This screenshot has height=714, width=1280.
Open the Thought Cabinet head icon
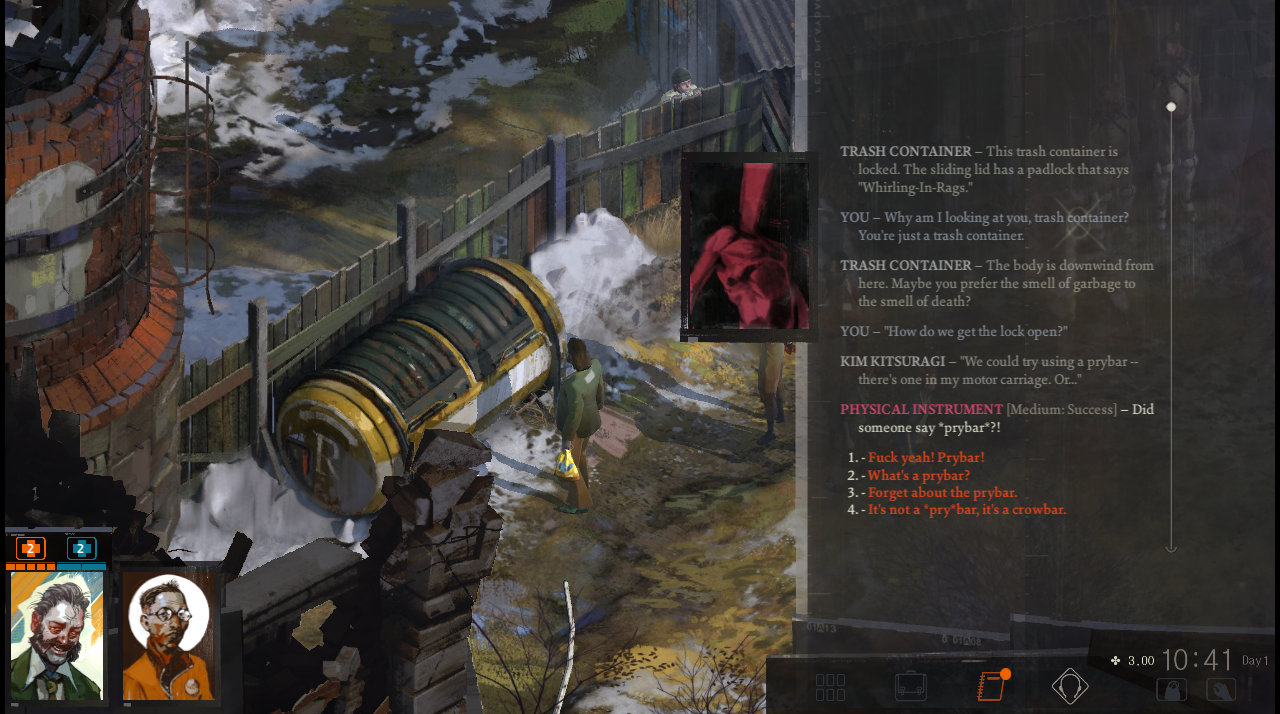point(1070,686)
